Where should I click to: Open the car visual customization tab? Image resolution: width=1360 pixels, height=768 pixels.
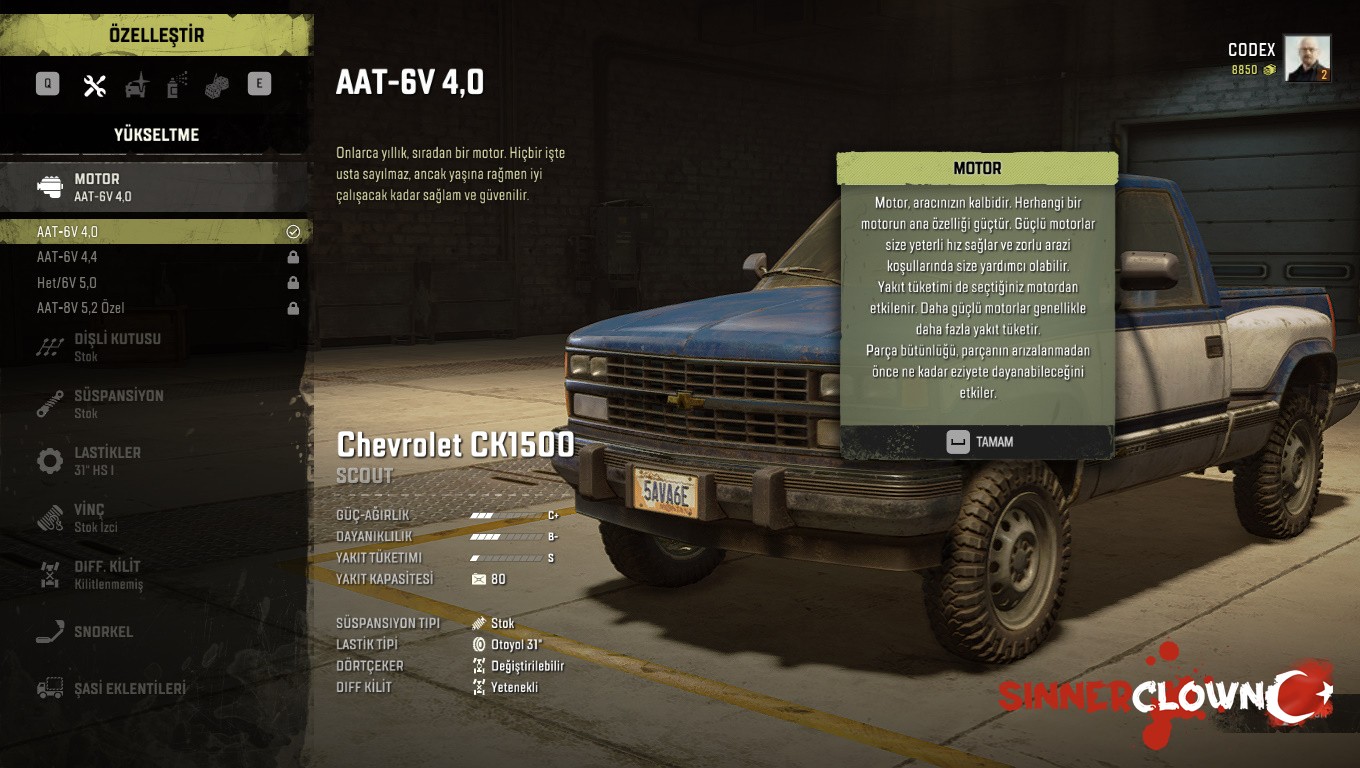[x=136, y=86]
